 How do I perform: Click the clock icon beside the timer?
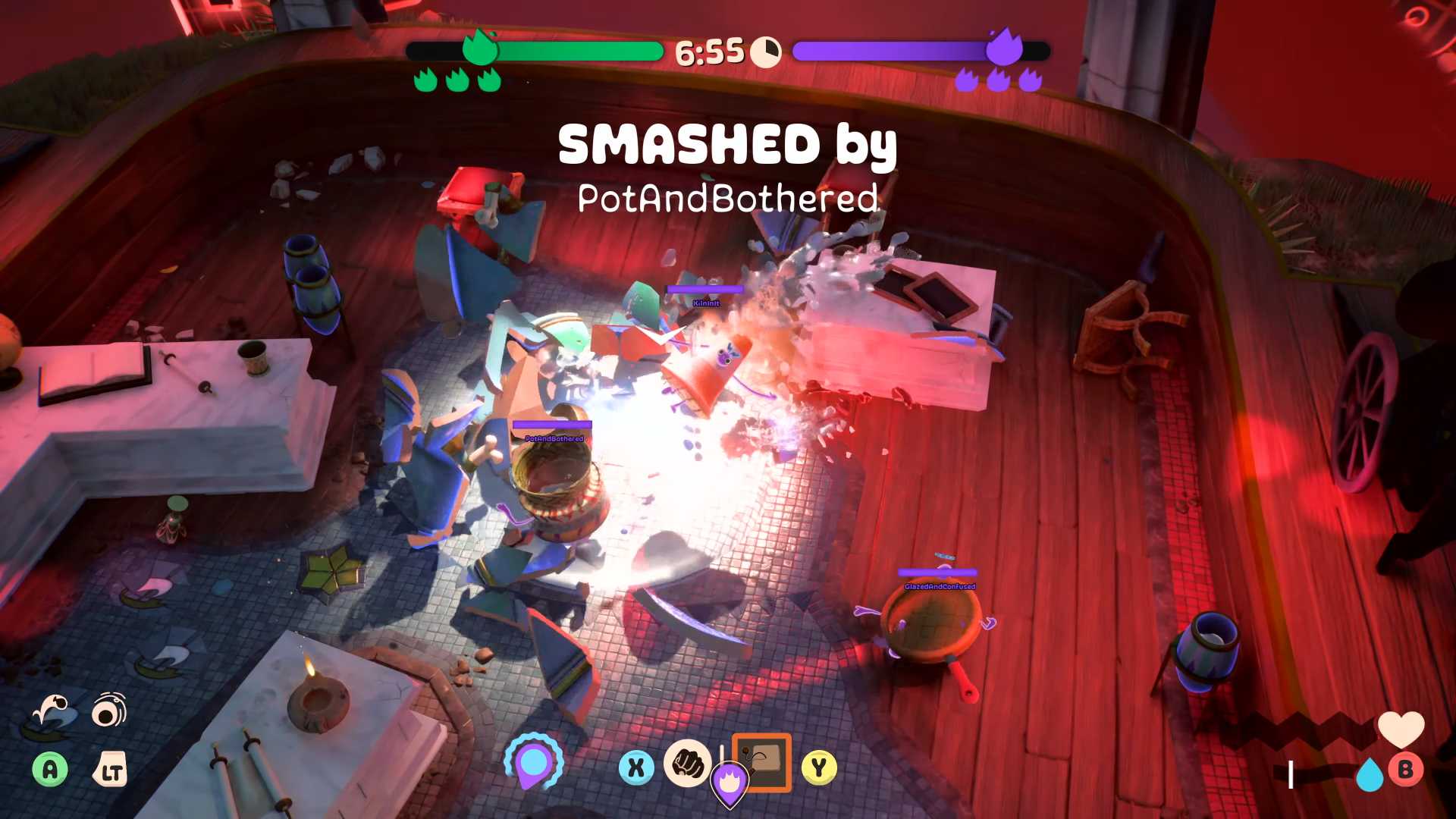(766, 51)
